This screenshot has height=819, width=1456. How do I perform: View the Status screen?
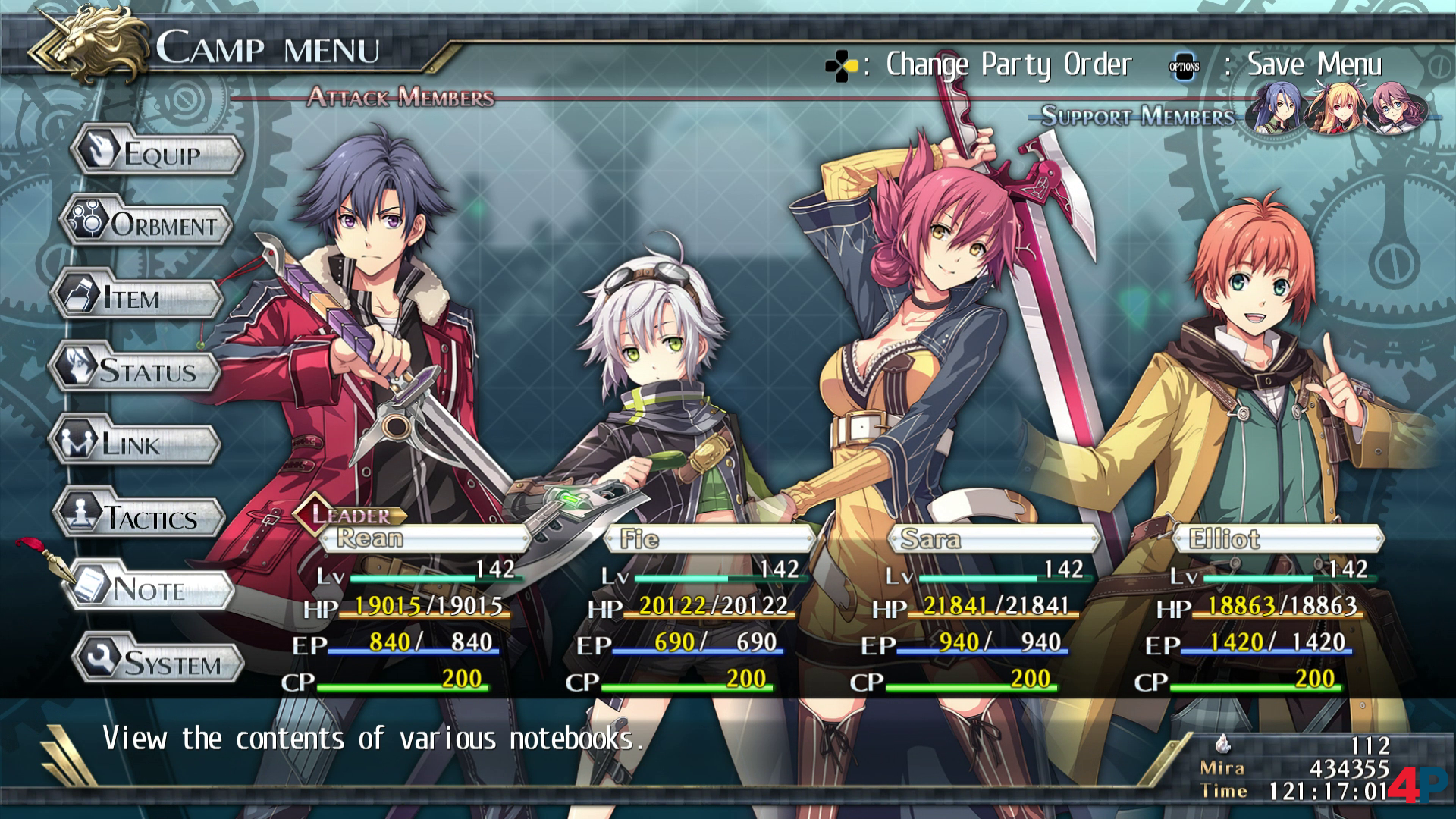[136, 371]
